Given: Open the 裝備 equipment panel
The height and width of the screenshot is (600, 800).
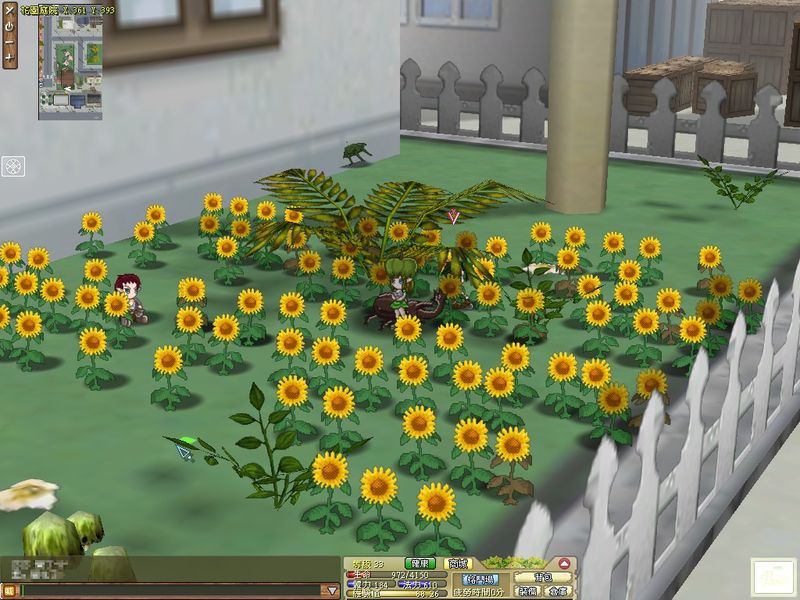Looking at the screenshot, I should tap(524, 591).
